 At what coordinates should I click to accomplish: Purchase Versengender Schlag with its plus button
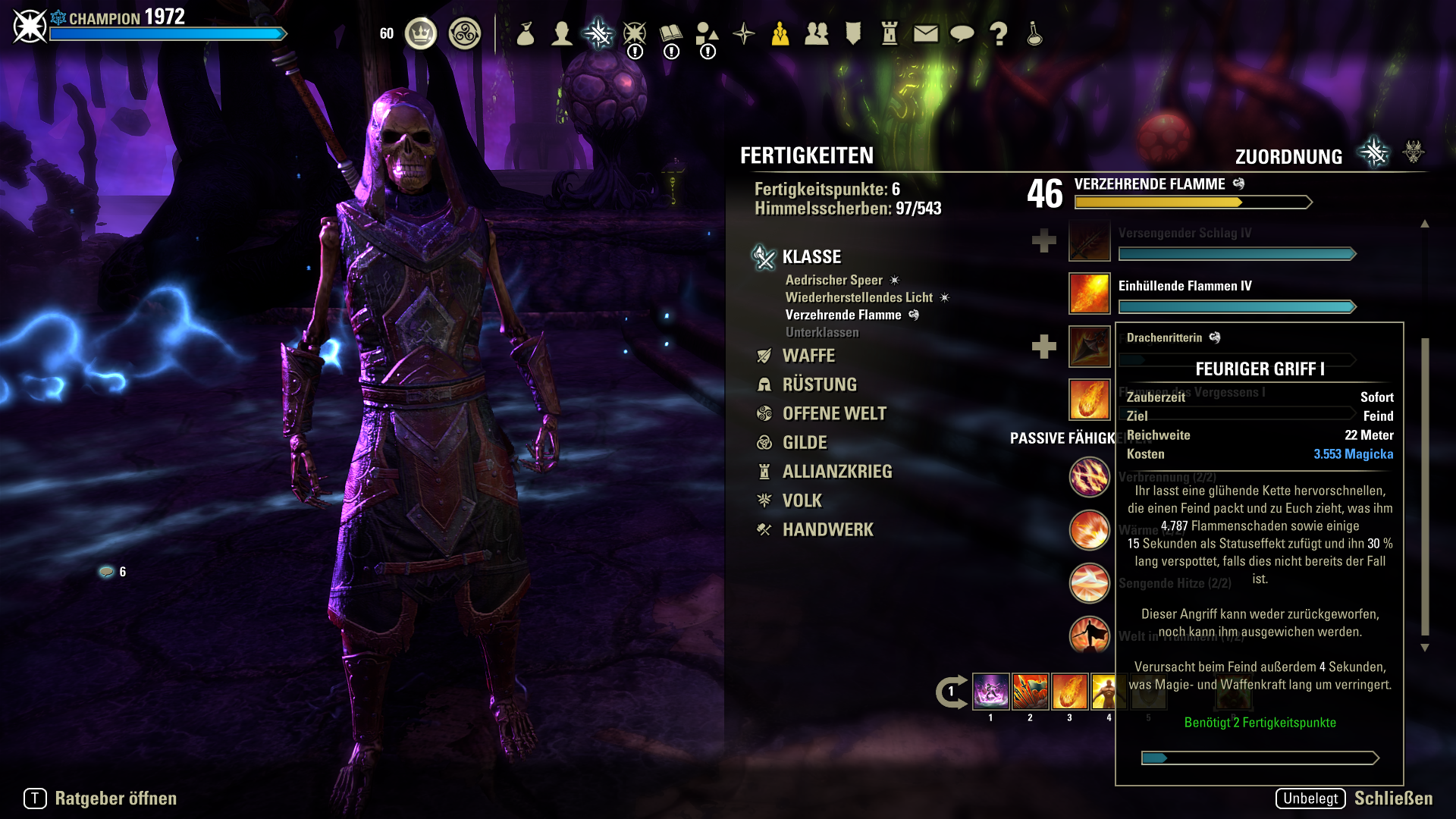1043,241
